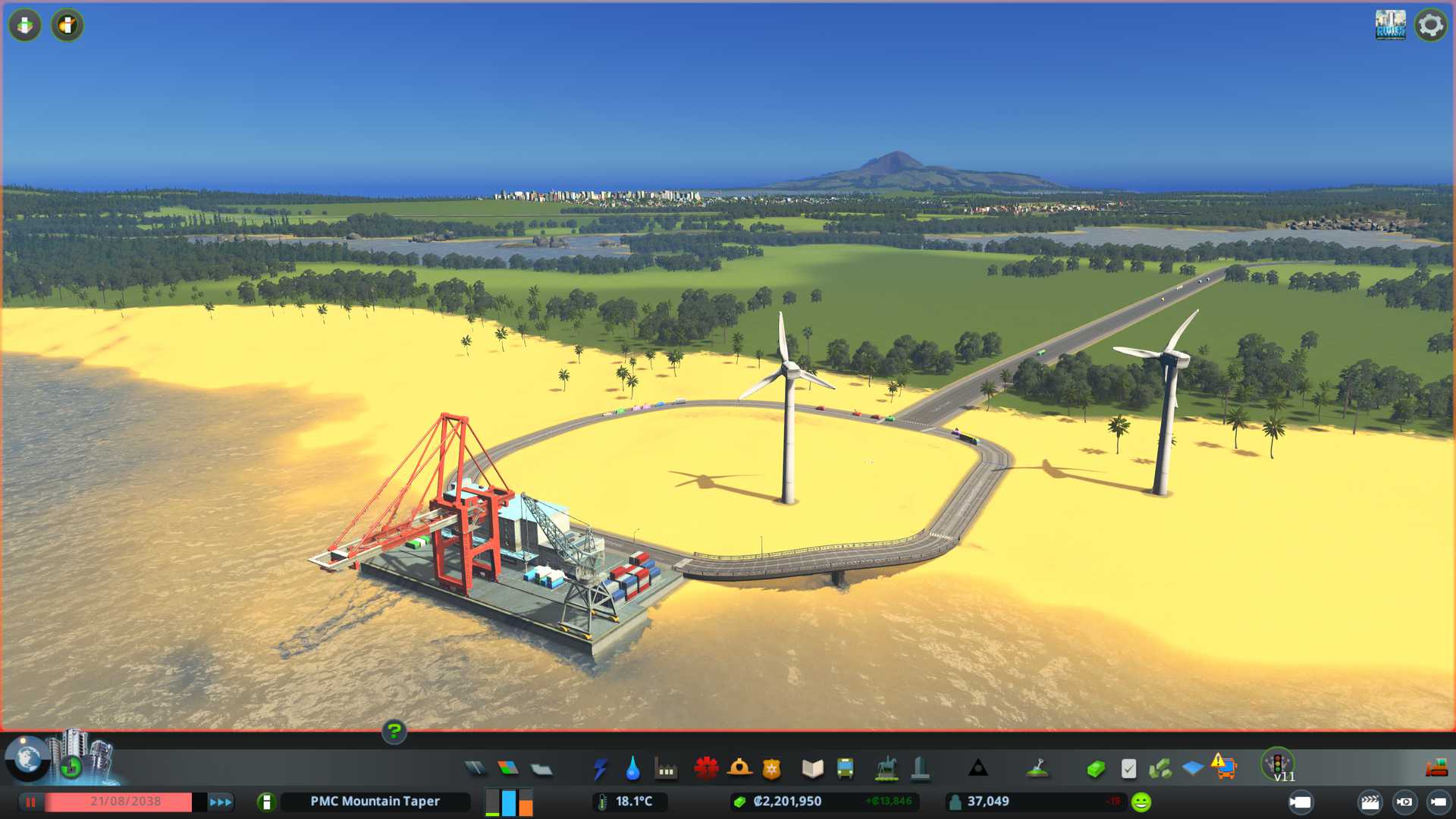Screen dimensions: 1456x819
Task: Open the Public Transport bus menu
Action: click(845, 769)
